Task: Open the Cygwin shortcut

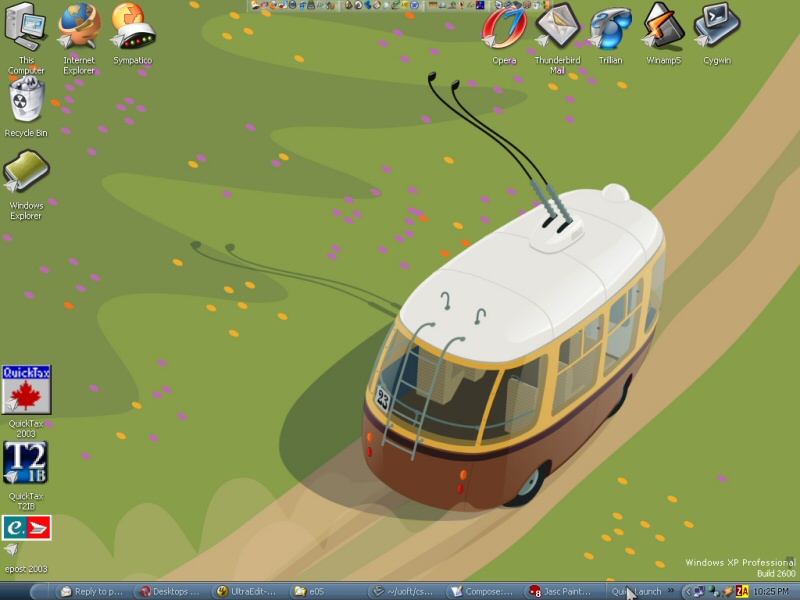Action: [716, 27]
